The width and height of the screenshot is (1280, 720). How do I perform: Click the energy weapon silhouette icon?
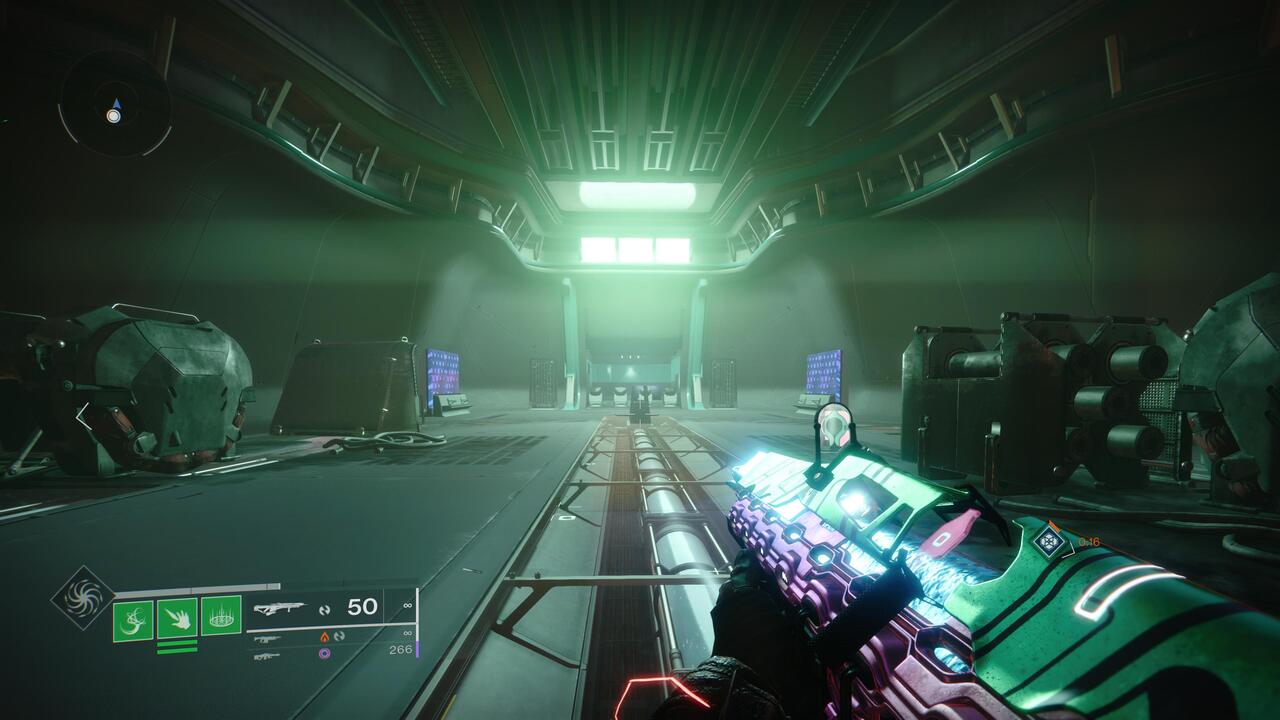(267, 638)
